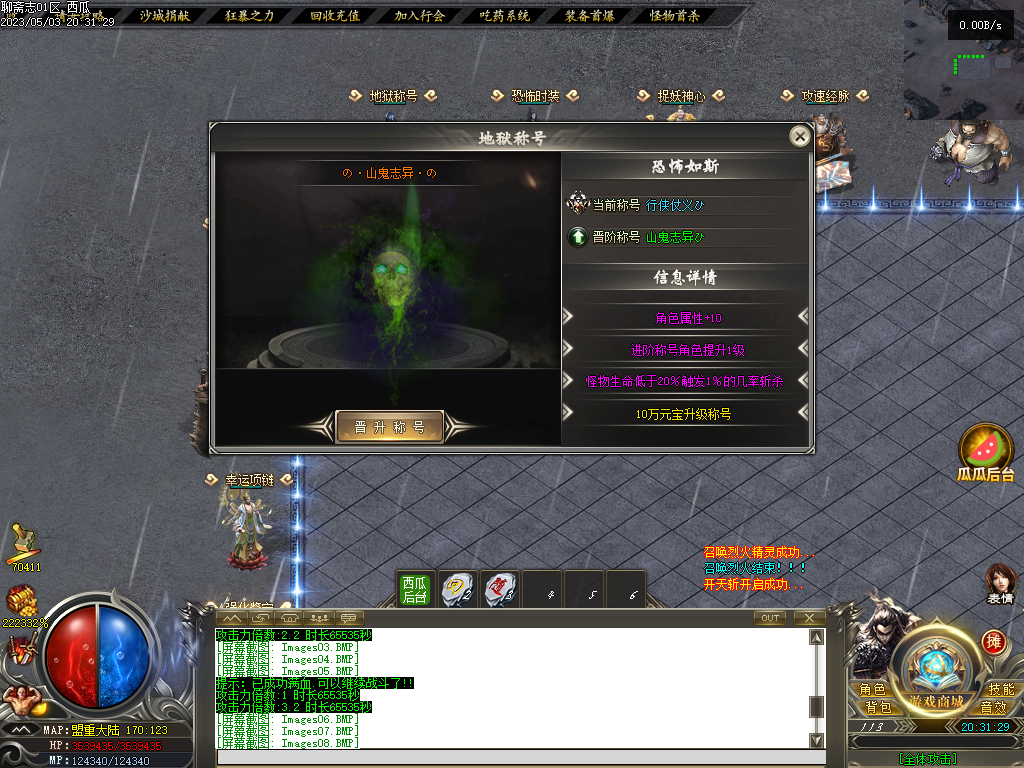
Task: Open the 狂暴之力 menu
Action: 249,16
